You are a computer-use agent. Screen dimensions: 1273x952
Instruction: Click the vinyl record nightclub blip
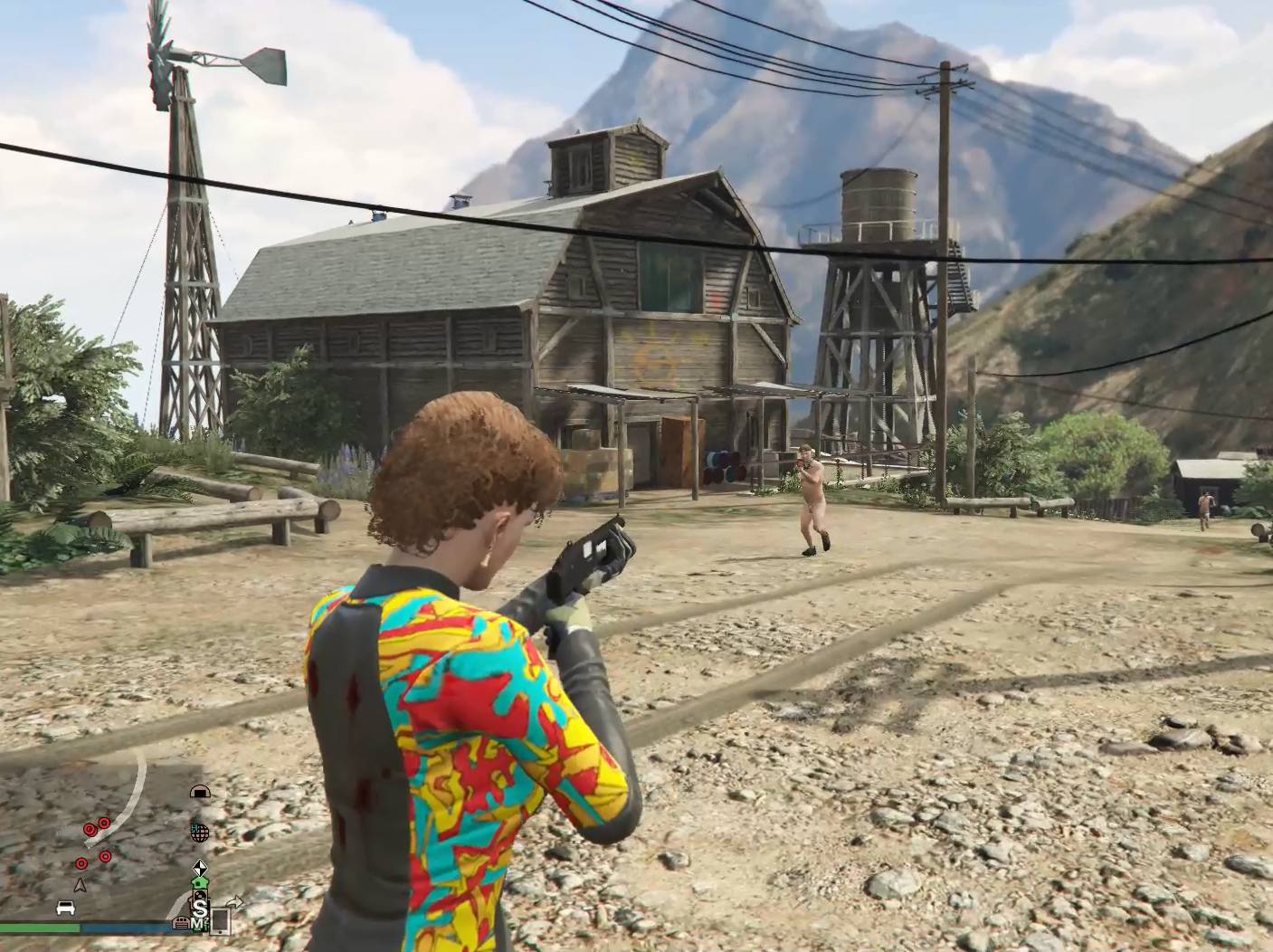coord(202,896)
